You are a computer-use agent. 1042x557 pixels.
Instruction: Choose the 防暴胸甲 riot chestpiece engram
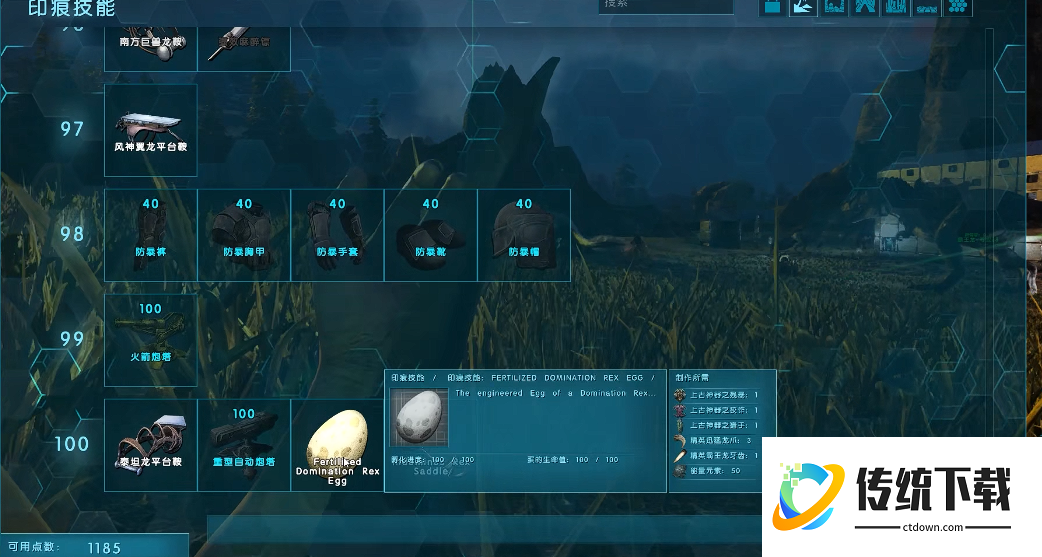point(244,235)
